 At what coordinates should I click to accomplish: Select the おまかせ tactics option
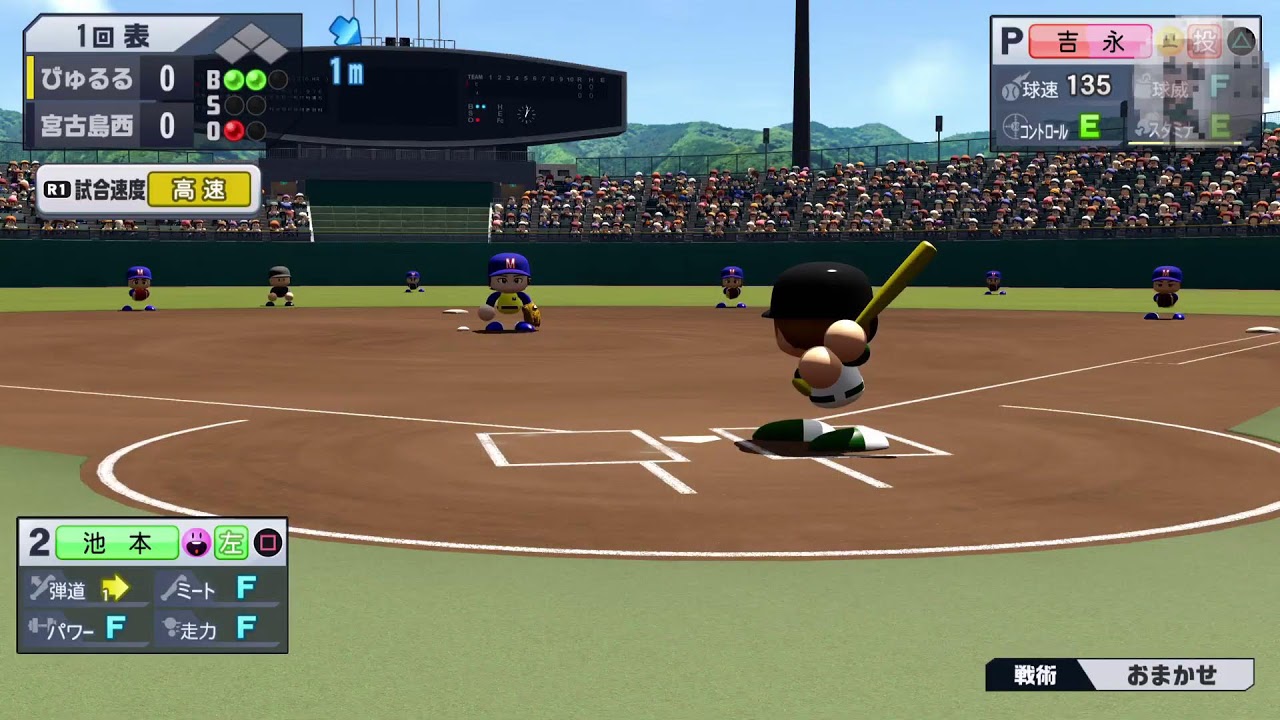[x=1171, y=675]
